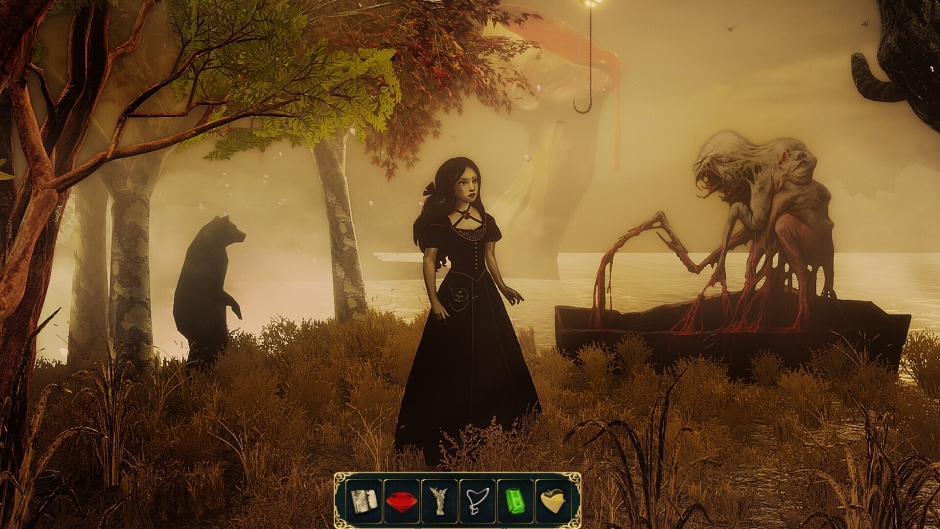The width and height of the screenshot is (940, 529).
Task: Use the golden heart item
Action: coord(553,500)
